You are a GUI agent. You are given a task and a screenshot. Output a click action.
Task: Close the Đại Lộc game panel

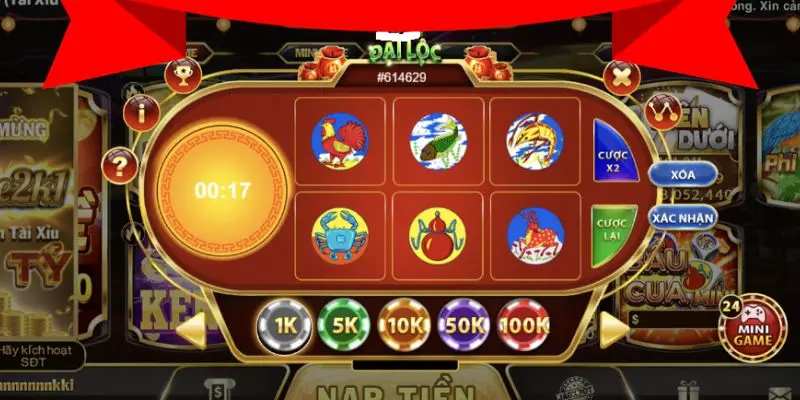(x=623, y=74)
